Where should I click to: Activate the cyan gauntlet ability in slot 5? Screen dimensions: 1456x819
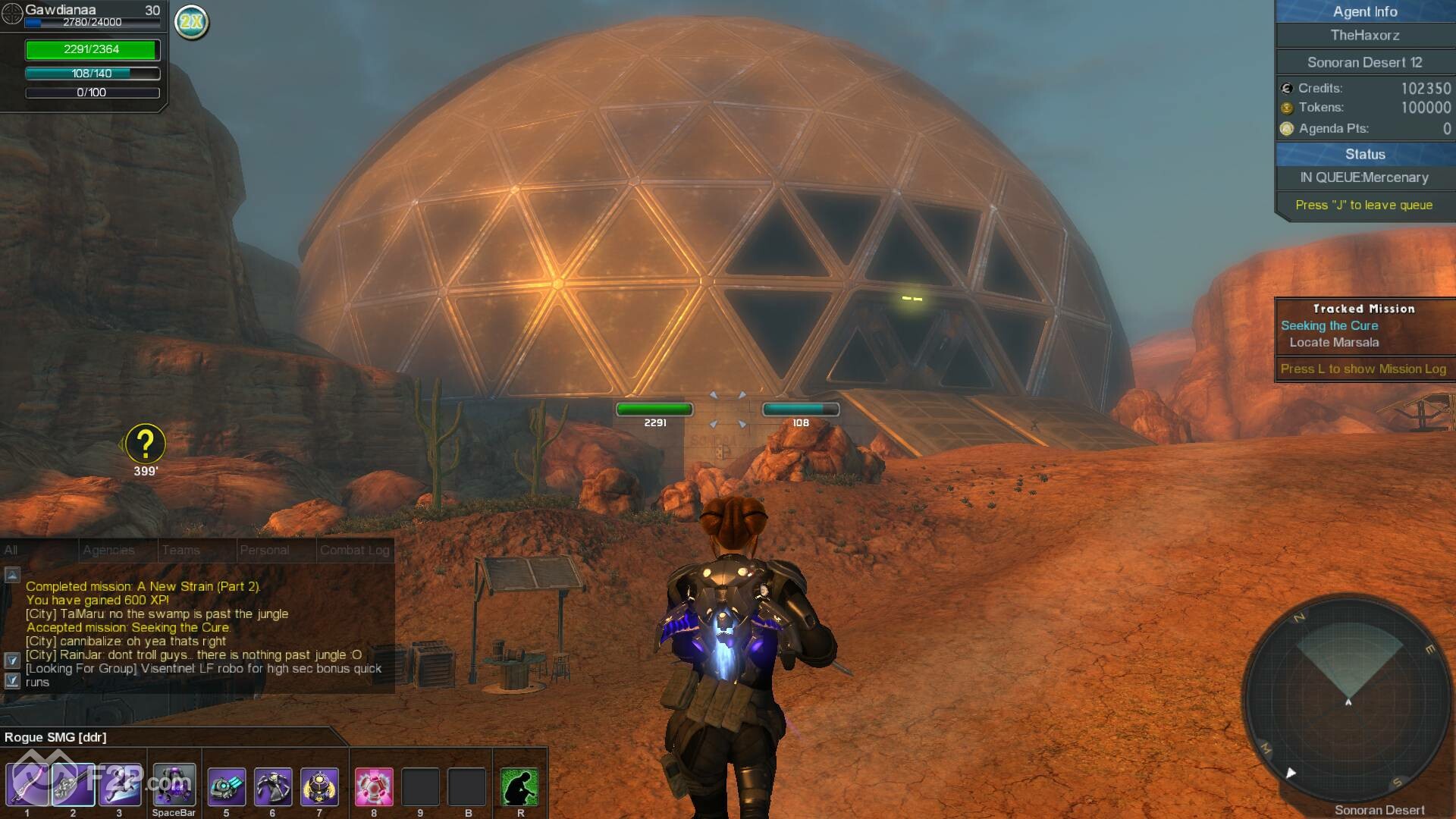226,787
